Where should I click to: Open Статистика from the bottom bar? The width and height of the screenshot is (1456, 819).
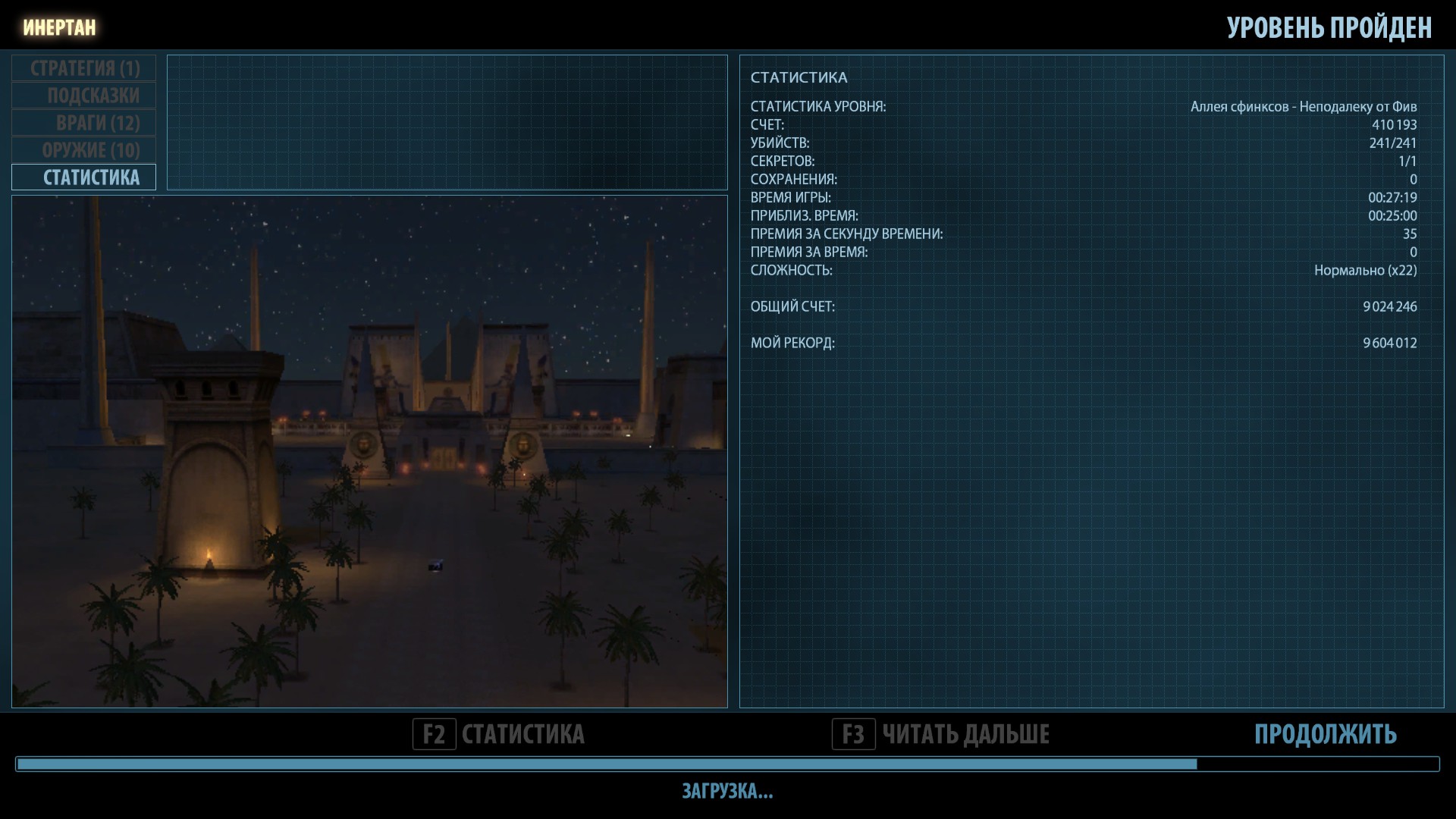(499, 734)
